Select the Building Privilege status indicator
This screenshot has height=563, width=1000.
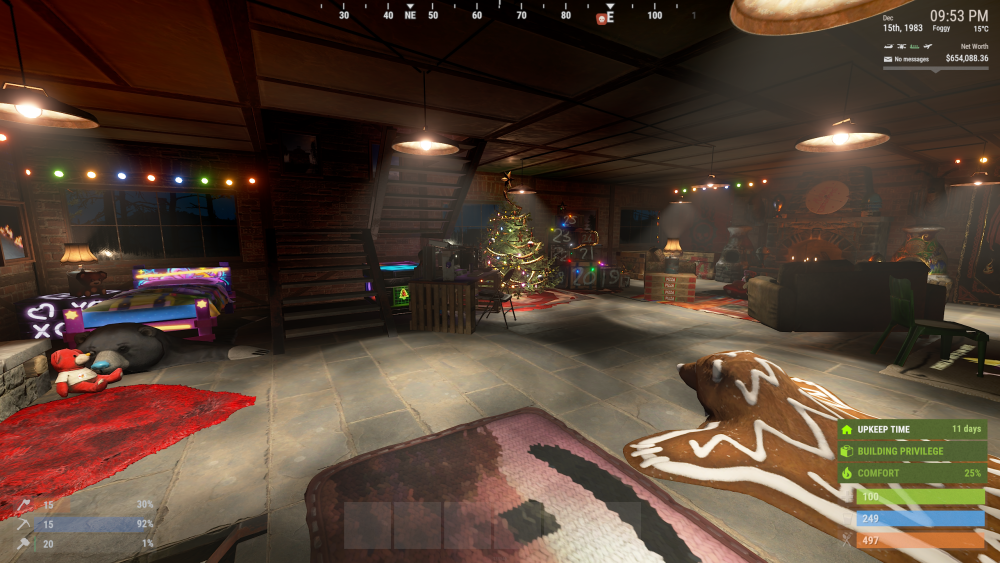point(911,451)
